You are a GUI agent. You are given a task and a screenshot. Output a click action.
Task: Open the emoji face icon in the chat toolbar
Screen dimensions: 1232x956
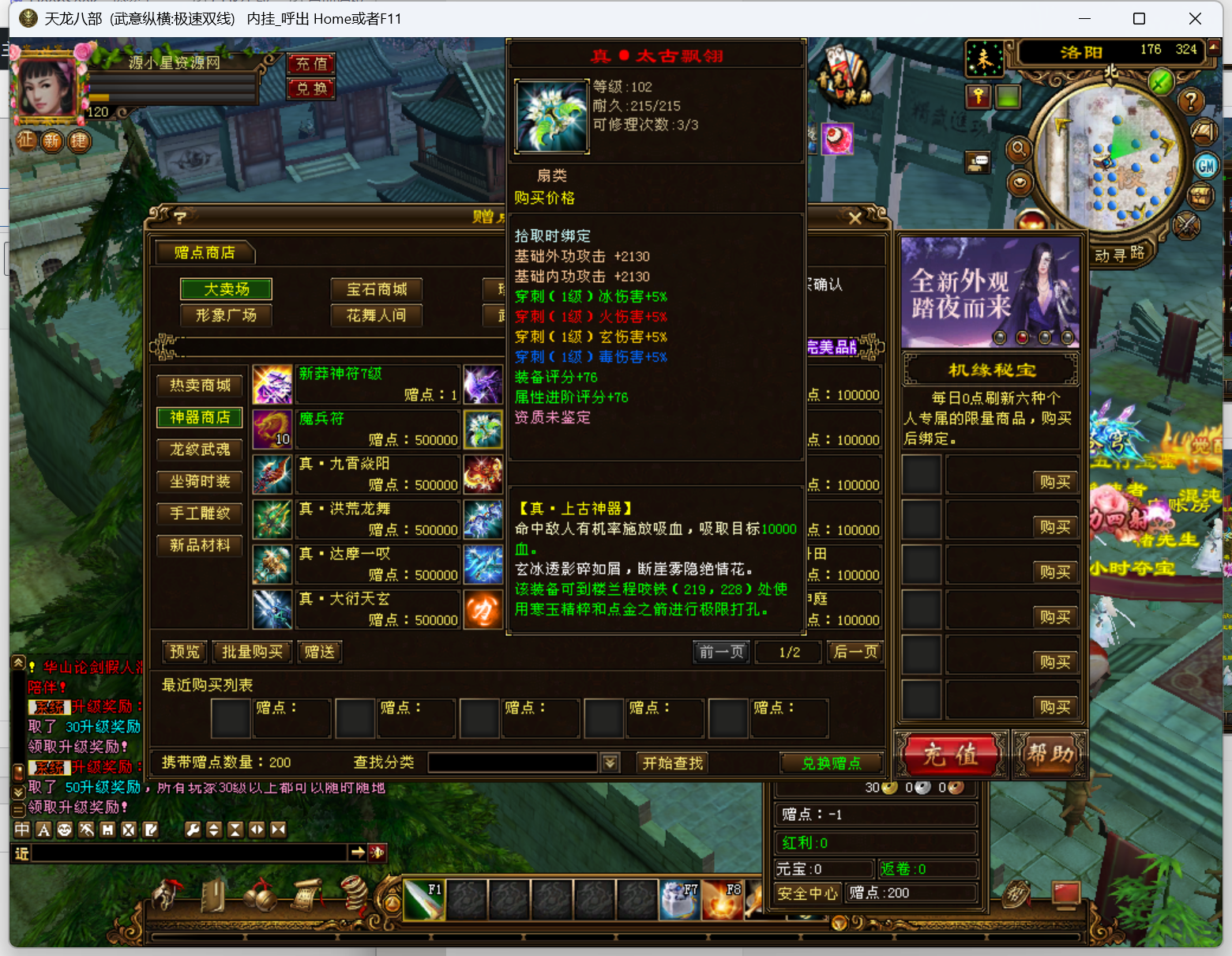[65, 830]
